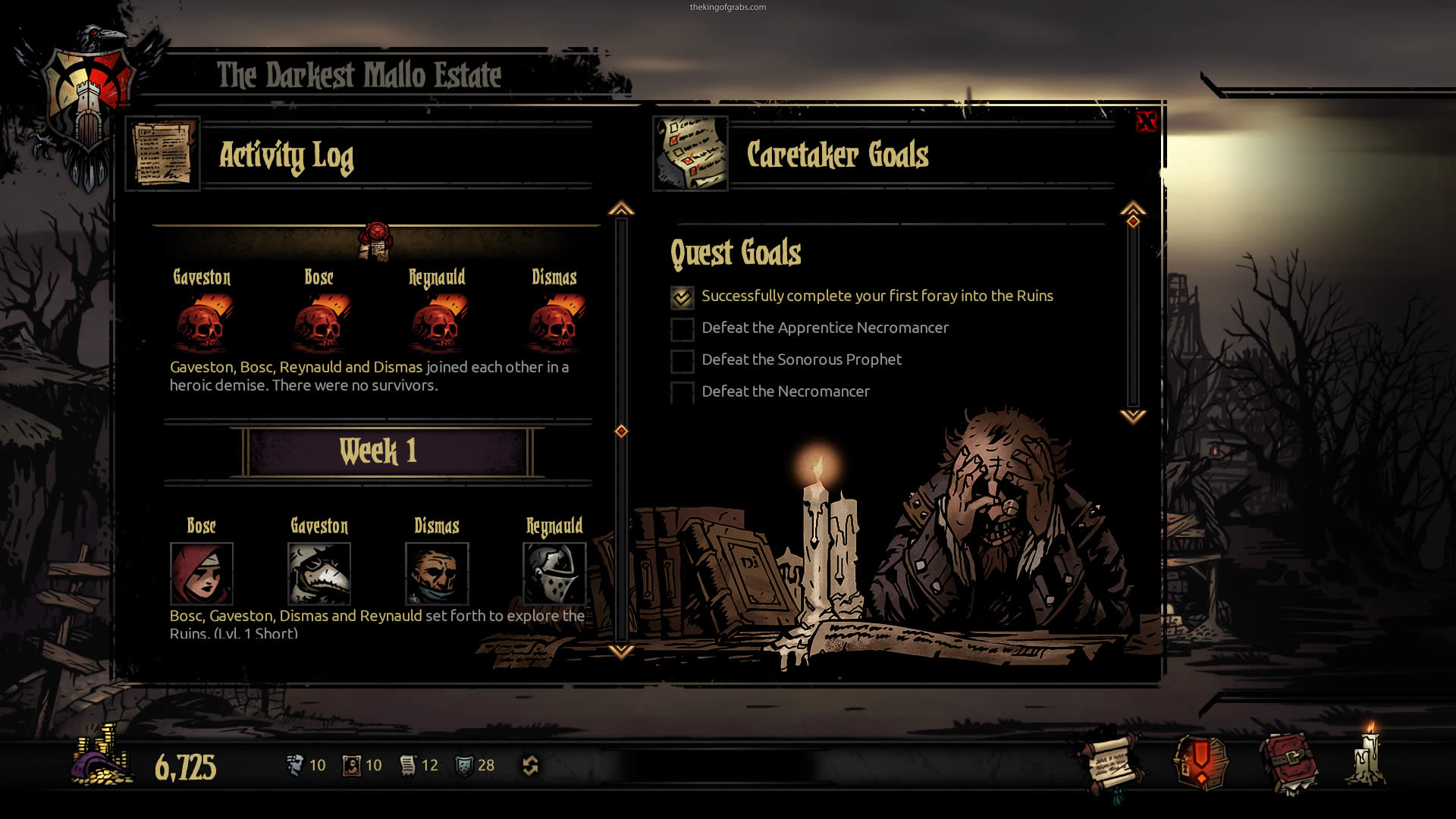Open the red journal book icon

(x=1288, y=762)
